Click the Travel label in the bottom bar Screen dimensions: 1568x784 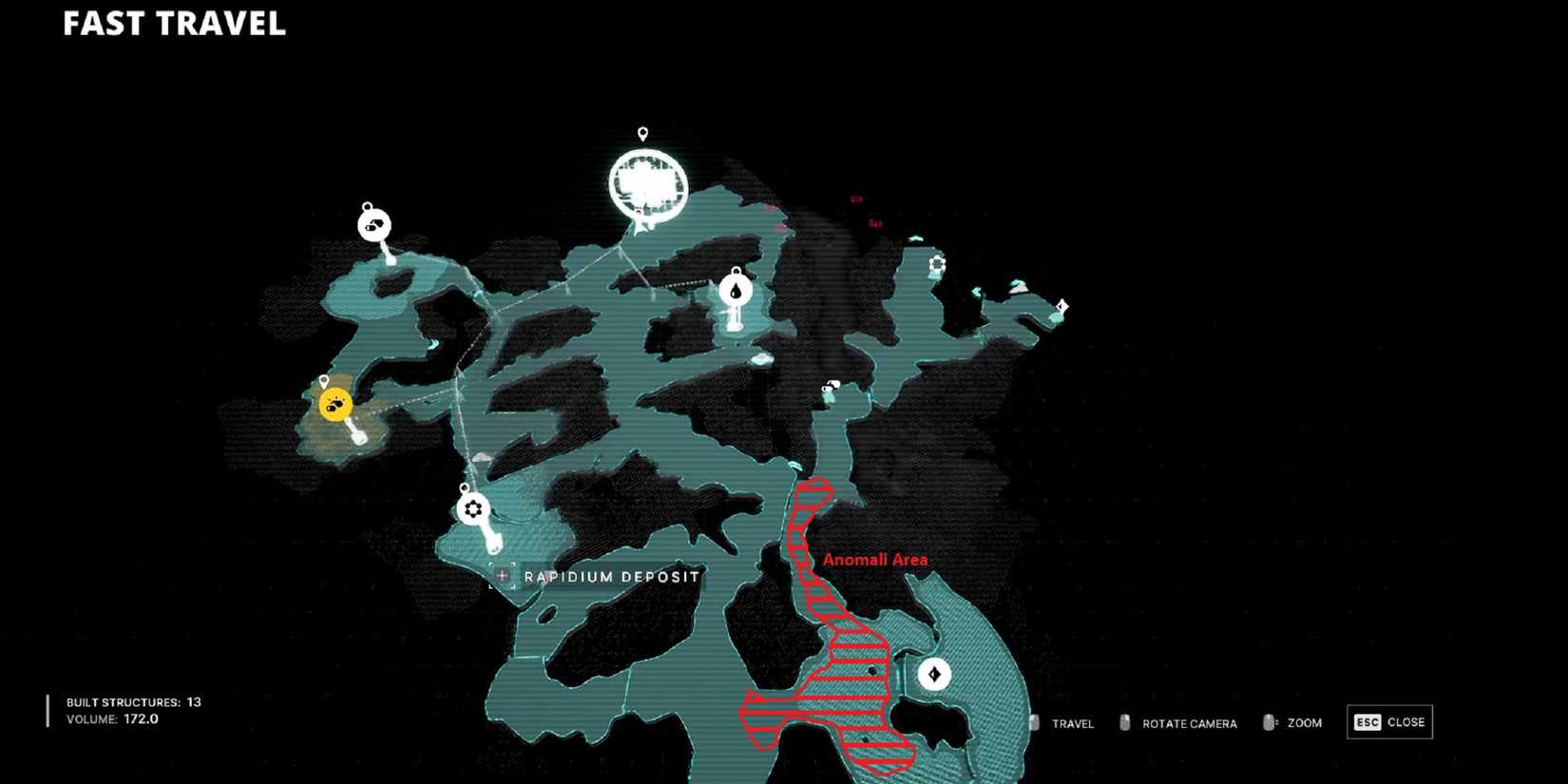[x=1075, y=724]
